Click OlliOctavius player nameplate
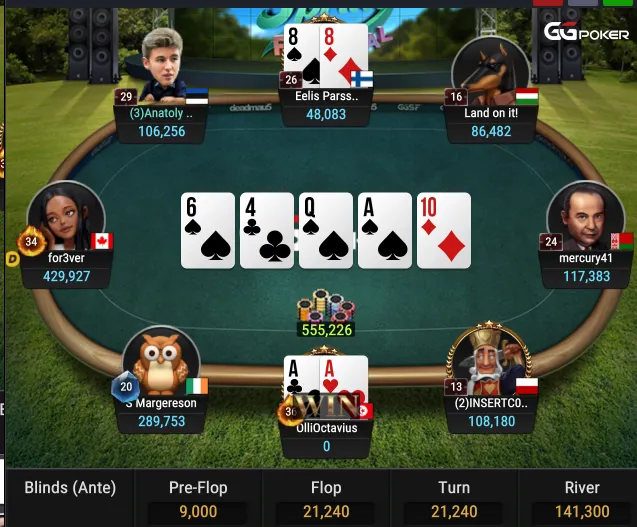 pos(326,437)
